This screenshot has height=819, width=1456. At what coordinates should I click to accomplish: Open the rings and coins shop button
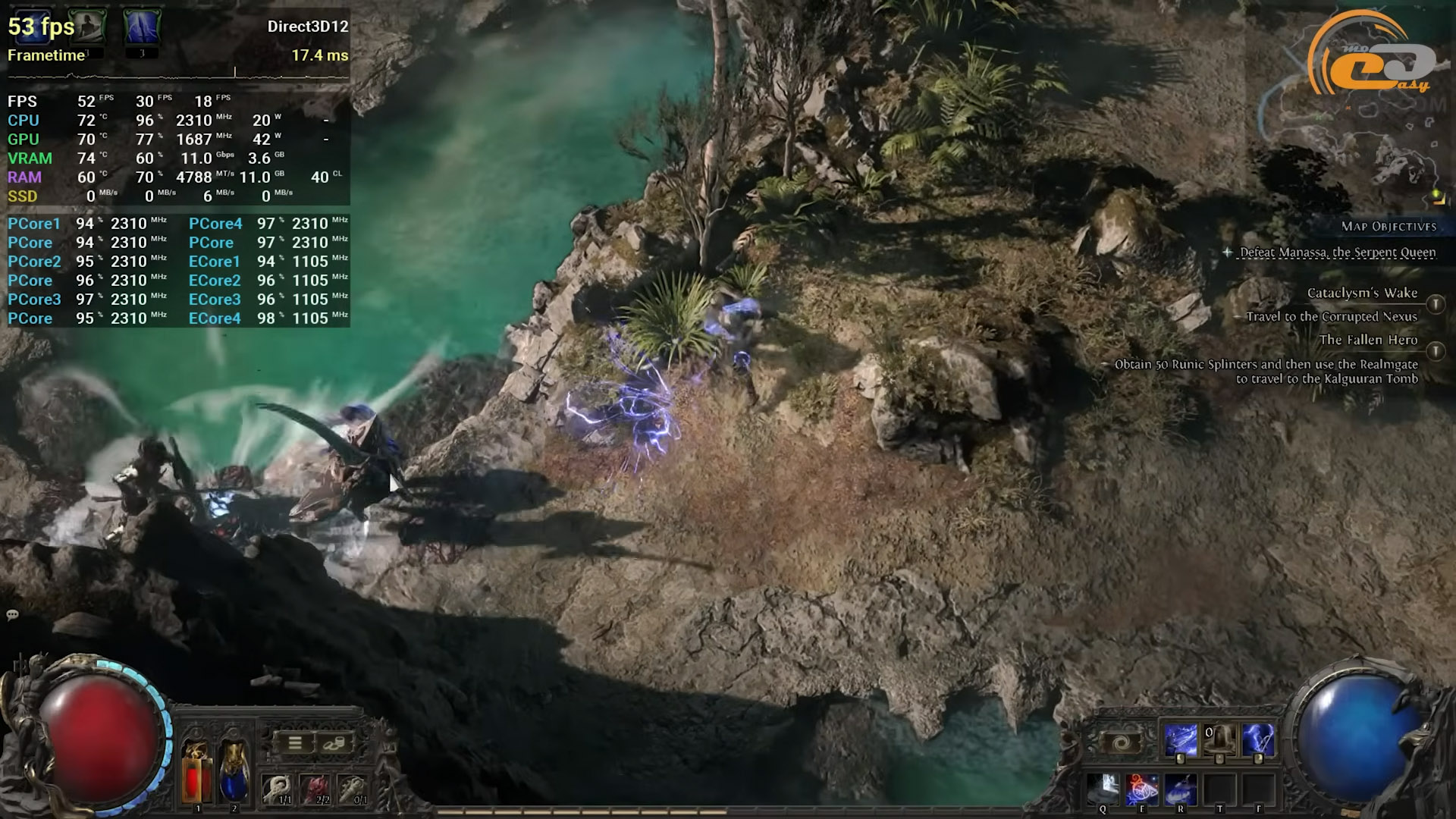tap(334, 742)
